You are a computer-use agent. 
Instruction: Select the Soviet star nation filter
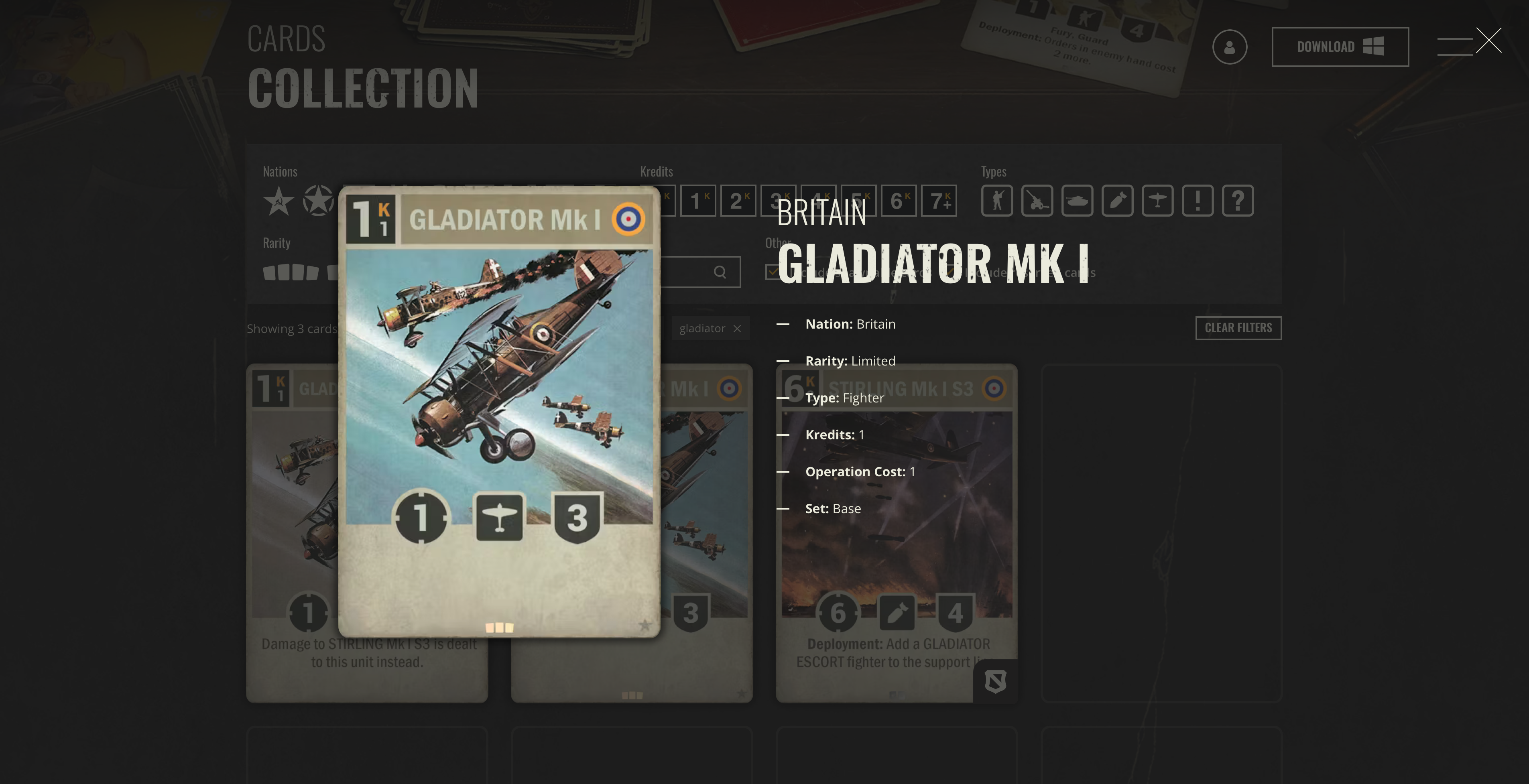(278, 201)
